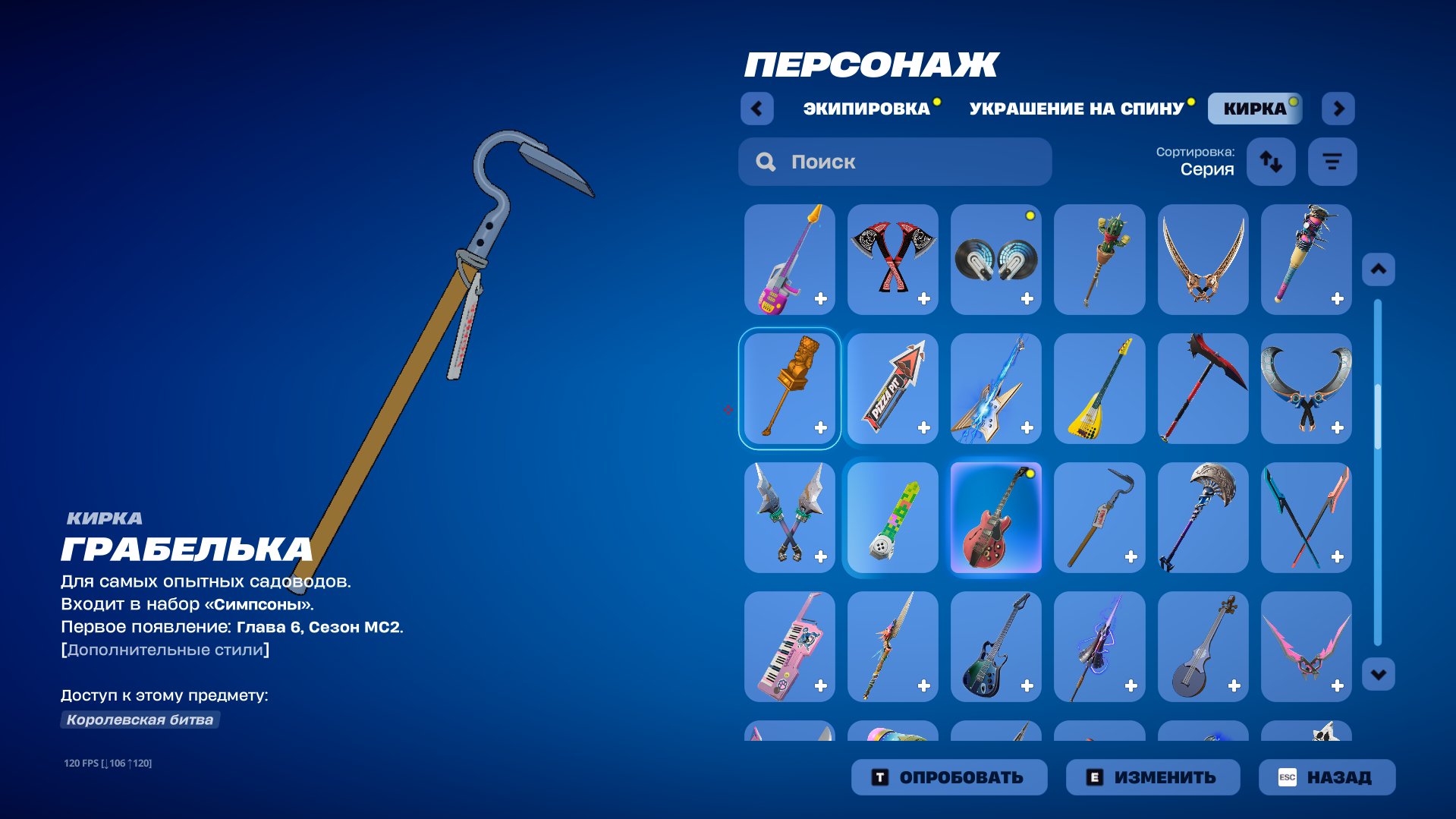The width and height of the screenshot is (1456, 819).
Task: Select the pixelated green pickaxe
Action: point(892,518)
